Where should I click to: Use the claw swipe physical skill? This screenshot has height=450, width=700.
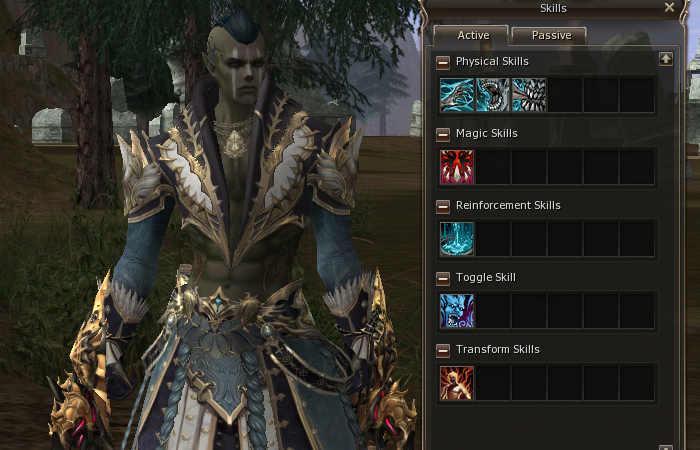(x=457, y=95)
